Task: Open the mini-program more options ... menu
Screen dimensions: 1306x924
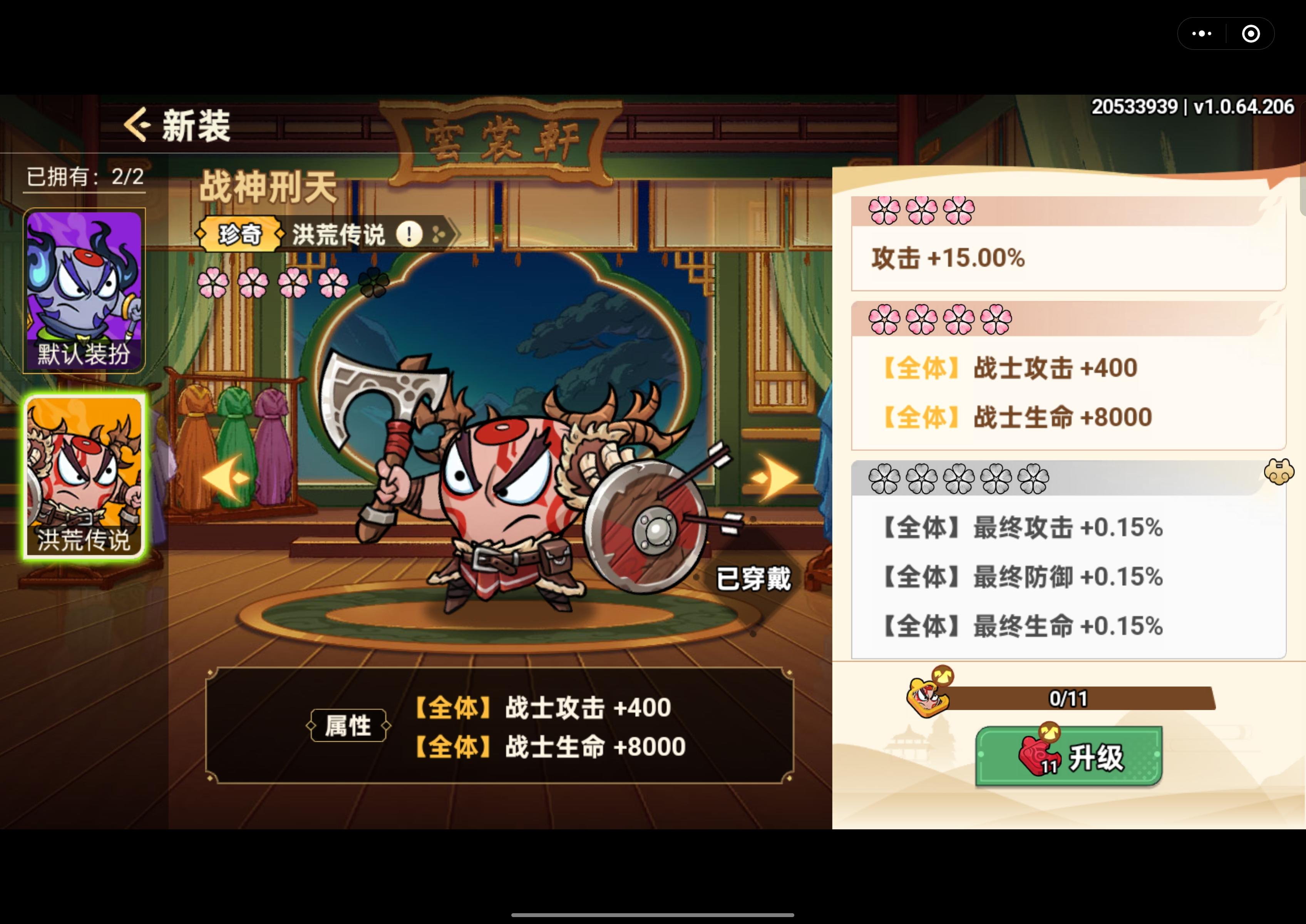Action: click(x=1202, y=33)
